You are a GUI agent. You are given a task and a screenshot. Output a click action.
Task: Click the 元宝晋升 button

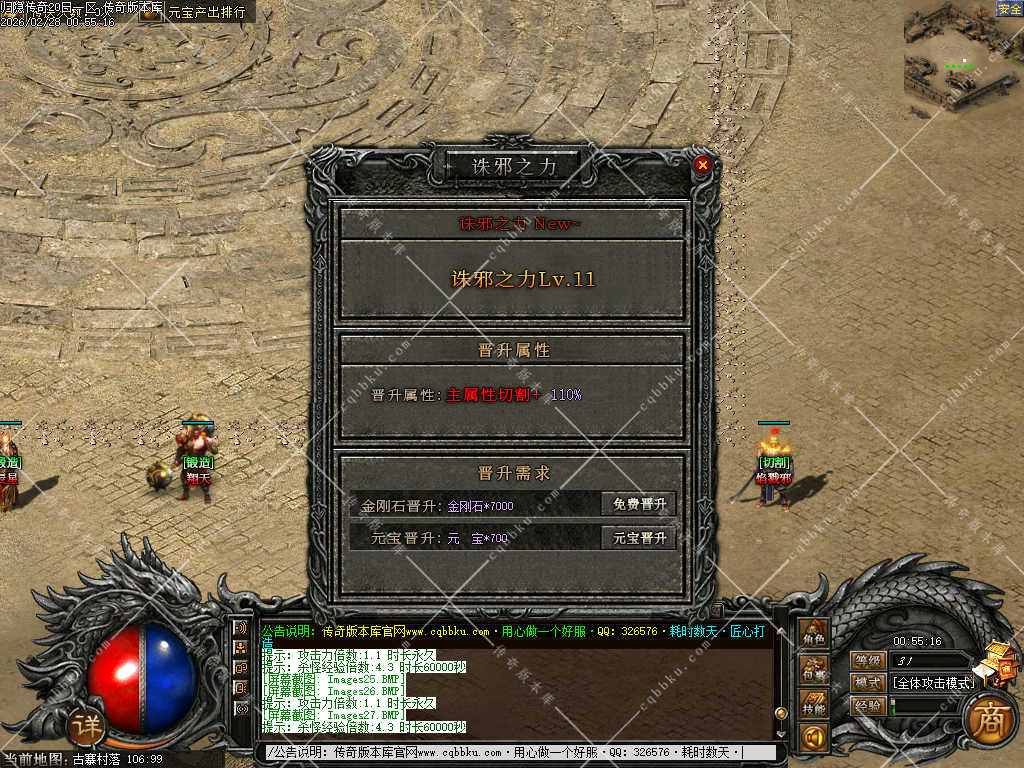tap(639, 538)
